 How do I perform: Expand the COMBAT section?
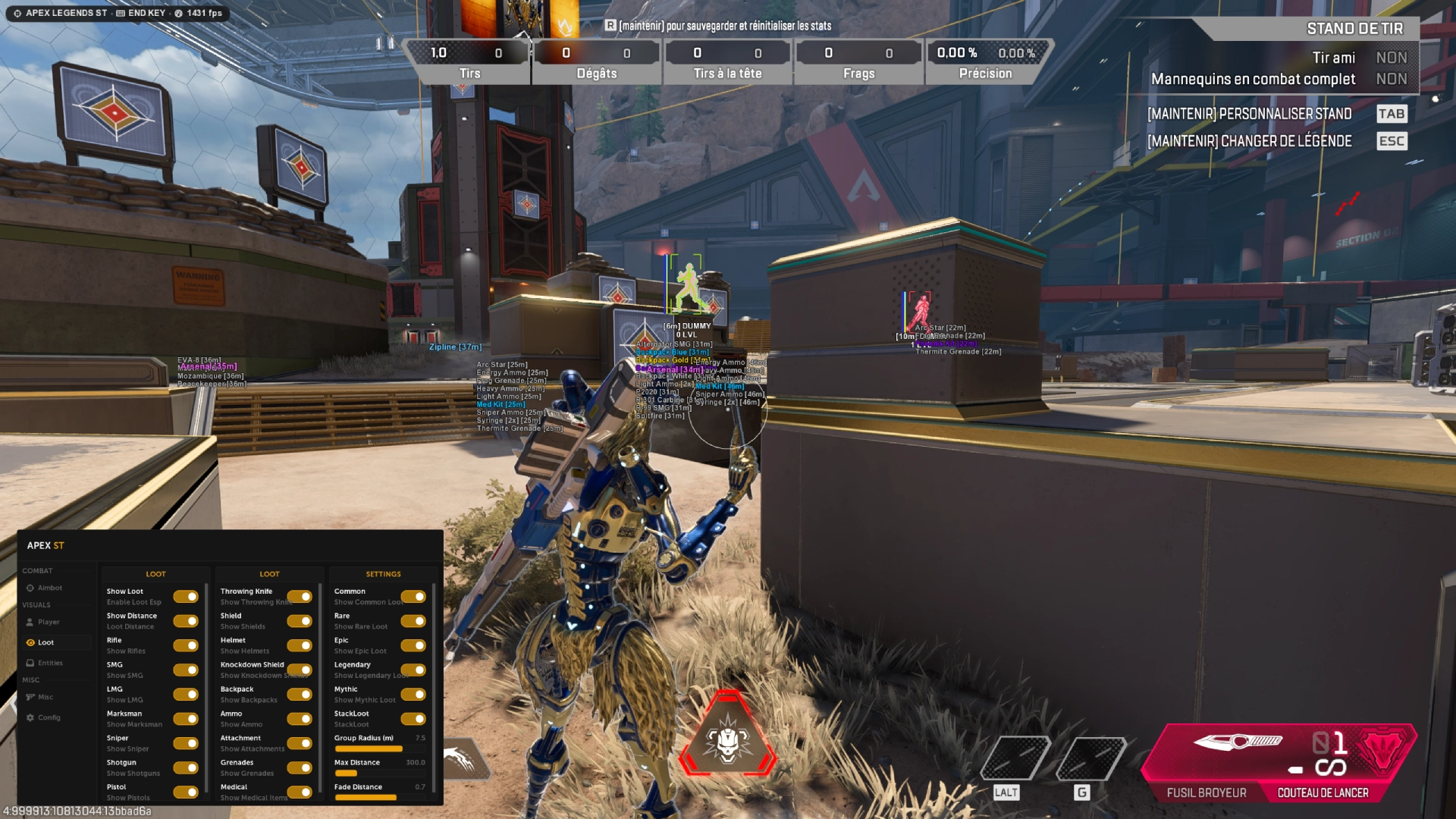[x=37, y=570]
